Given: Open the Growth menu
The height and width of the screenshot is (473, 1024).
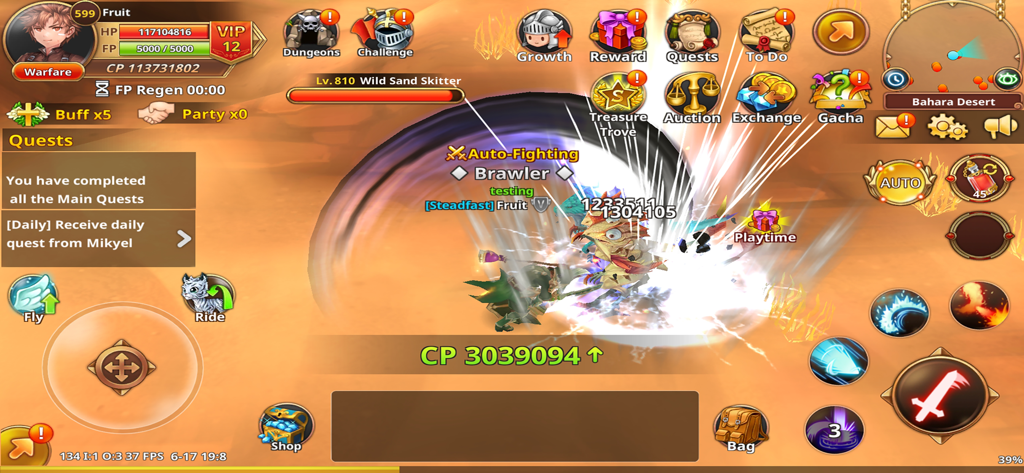Looking at the screenshot, I should tap(544, 35).
